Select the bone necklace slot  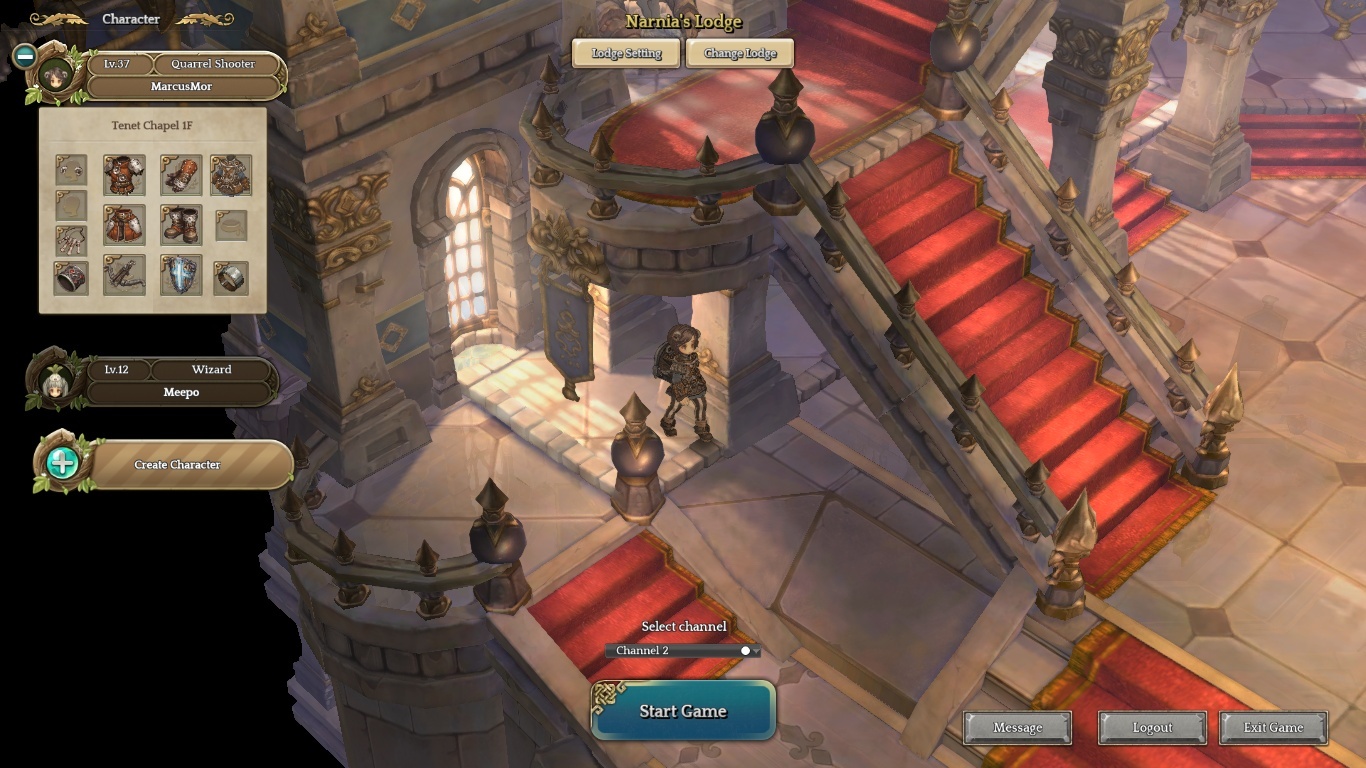tap(71, 241)
